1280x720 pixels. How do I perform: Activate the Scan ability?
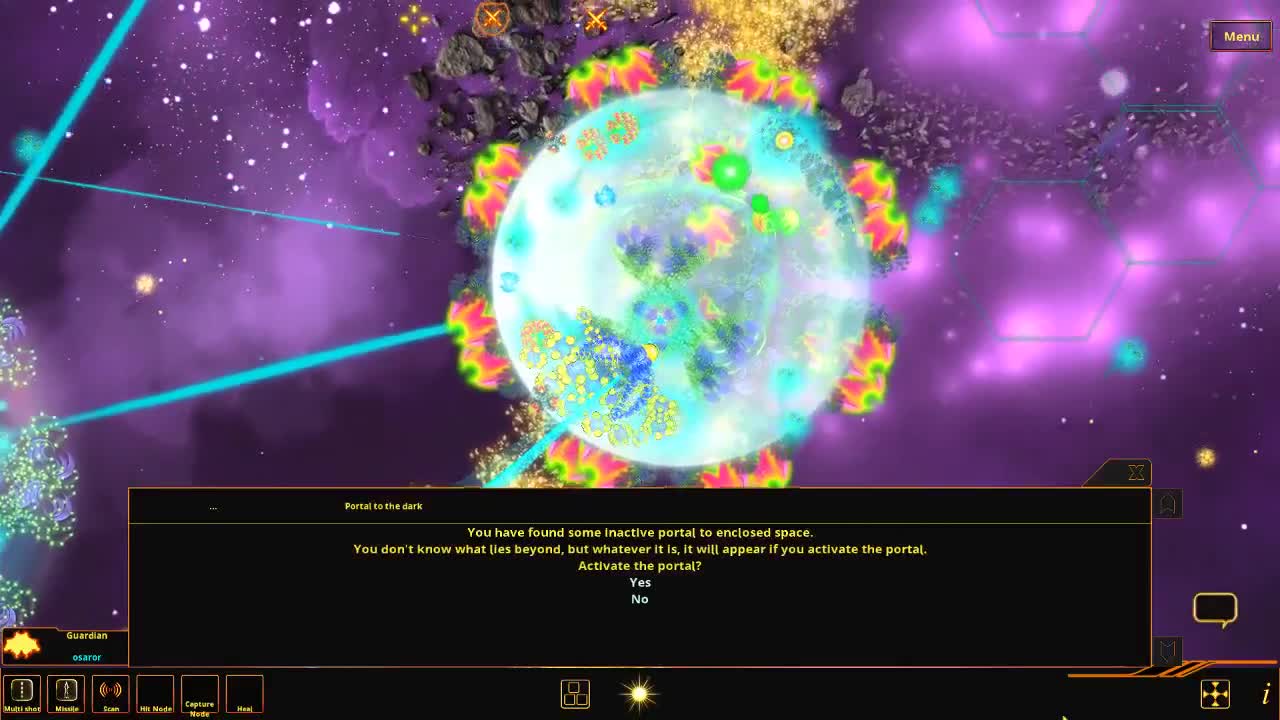click(110, 692)
